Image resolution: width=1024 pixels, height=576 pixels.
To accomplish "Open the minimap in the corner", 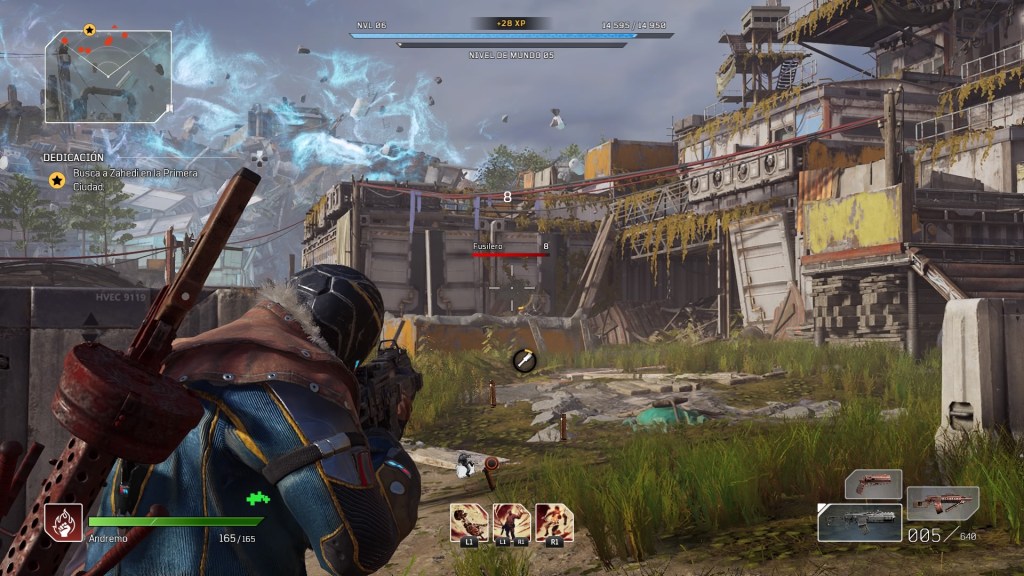I will (108, 76).
